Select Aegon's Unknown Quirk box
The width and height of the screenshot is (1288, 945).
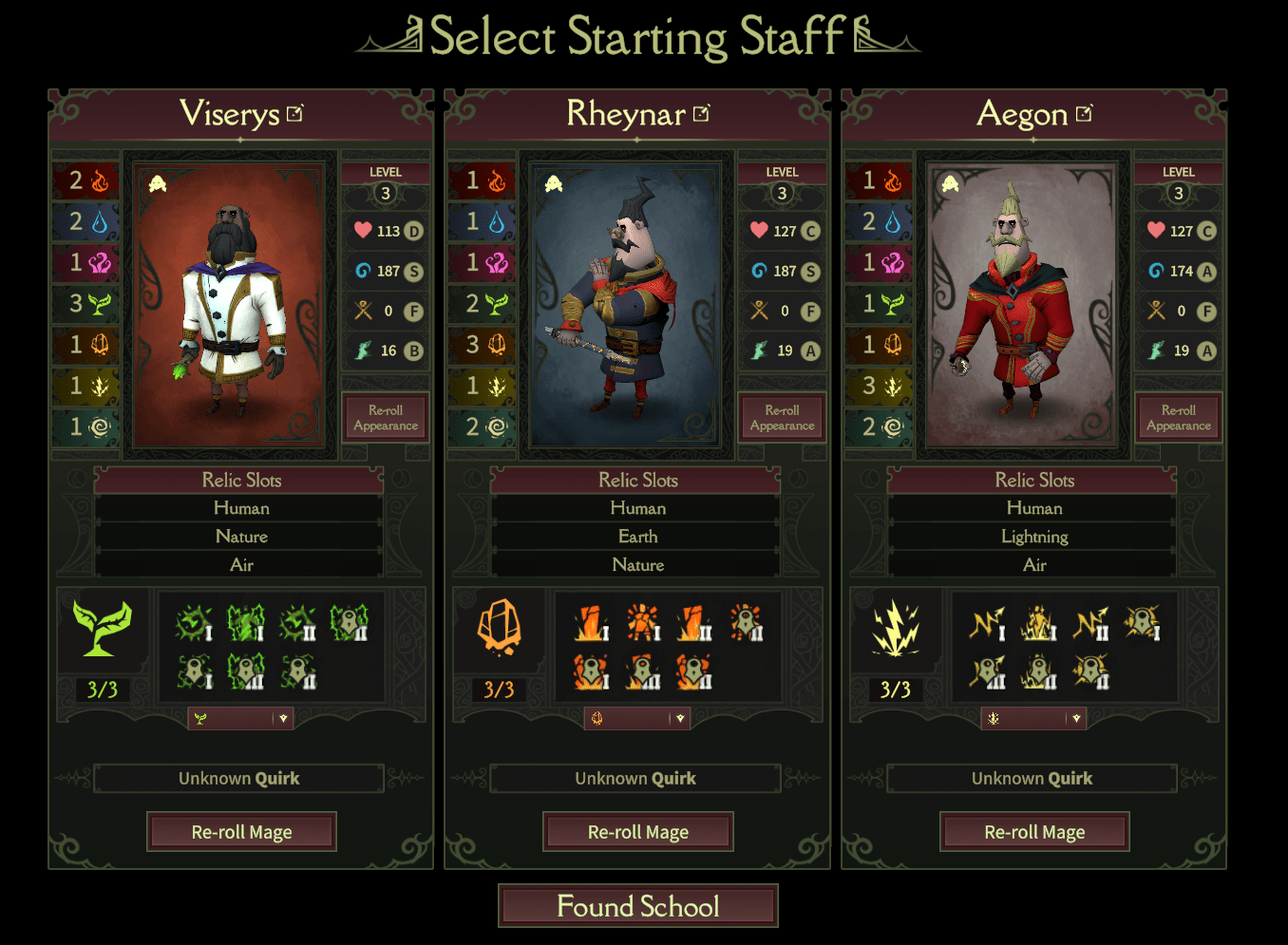coord(1032,779)
